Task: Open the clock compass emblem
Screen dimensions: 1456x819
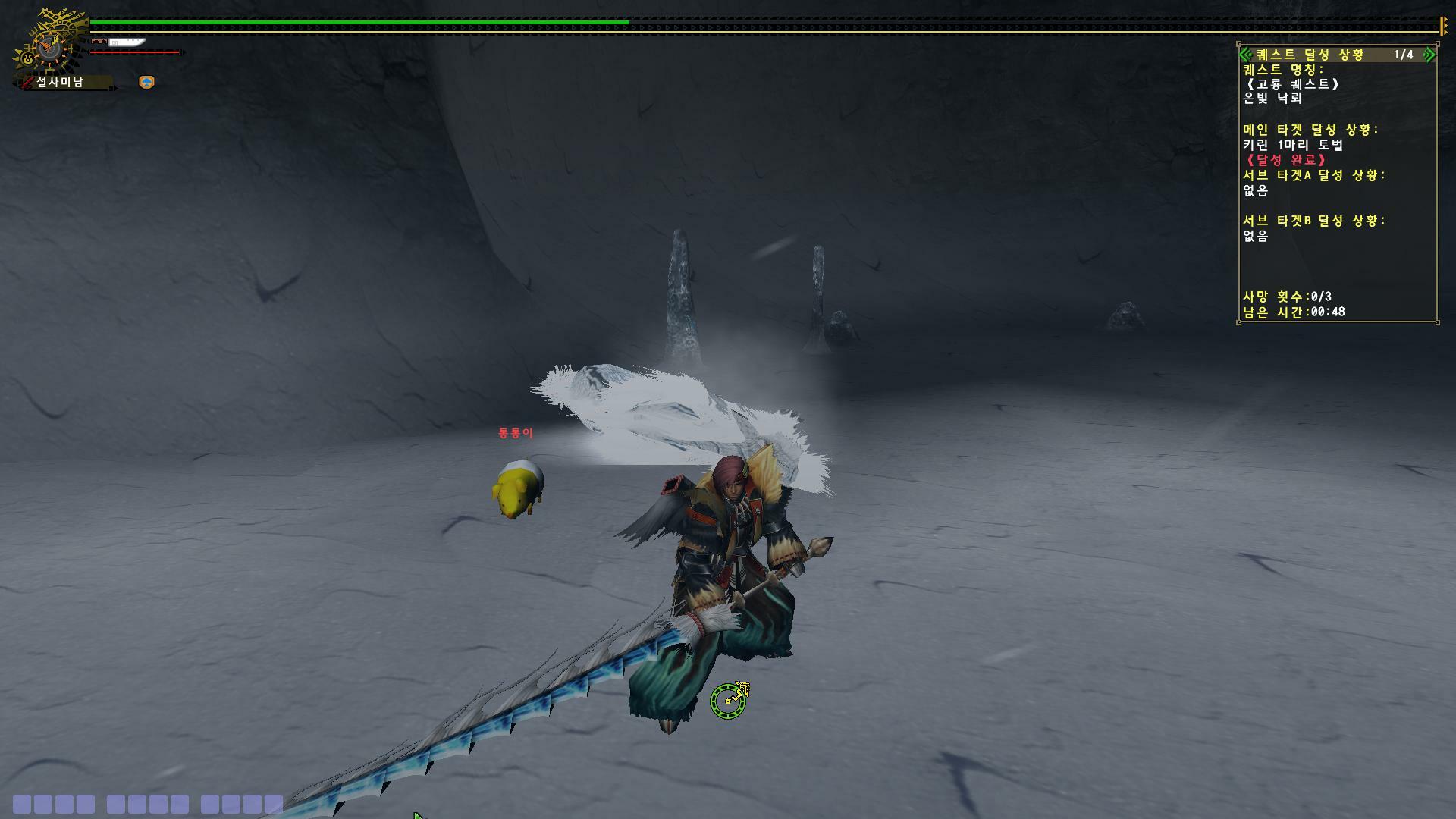Action: (50, 47)
